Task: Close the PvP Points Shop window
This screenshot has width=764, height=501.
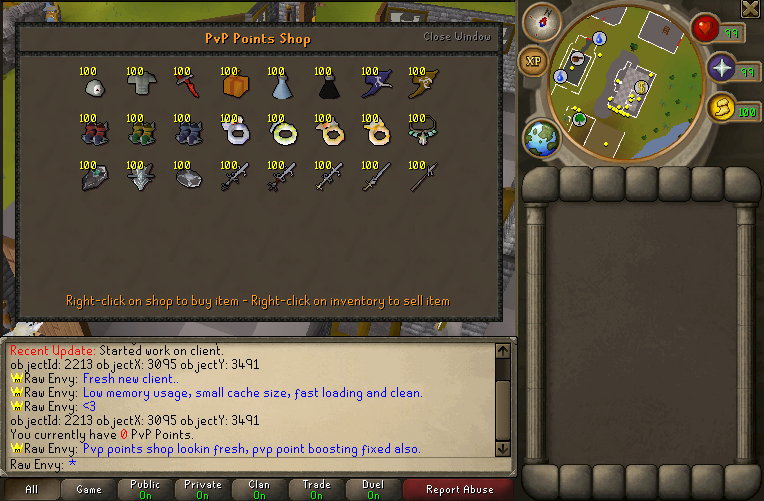Action: (x=457, y=37)
